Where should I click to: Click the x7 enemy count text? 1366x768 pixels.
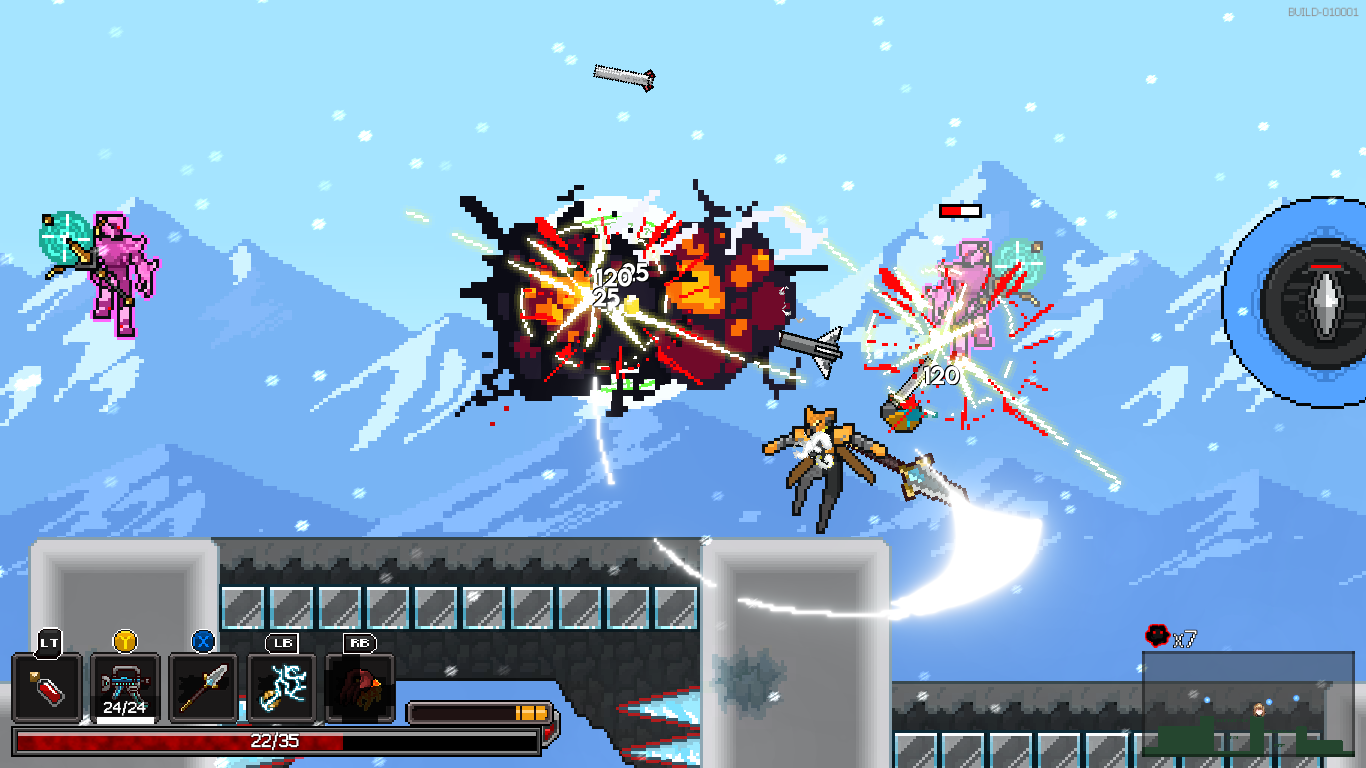(x=1183, y=636)
